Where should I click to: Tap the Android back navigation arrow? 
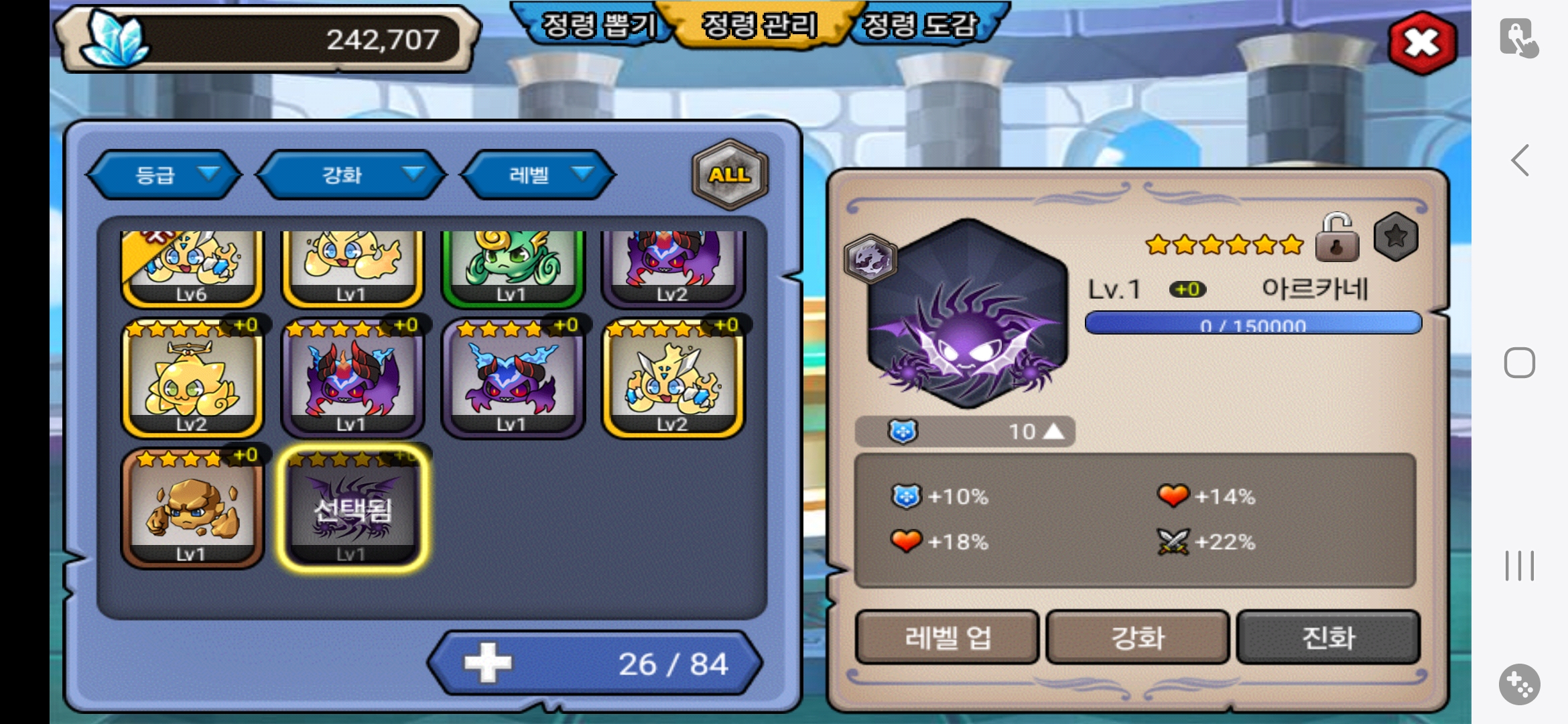point(1520,160)
